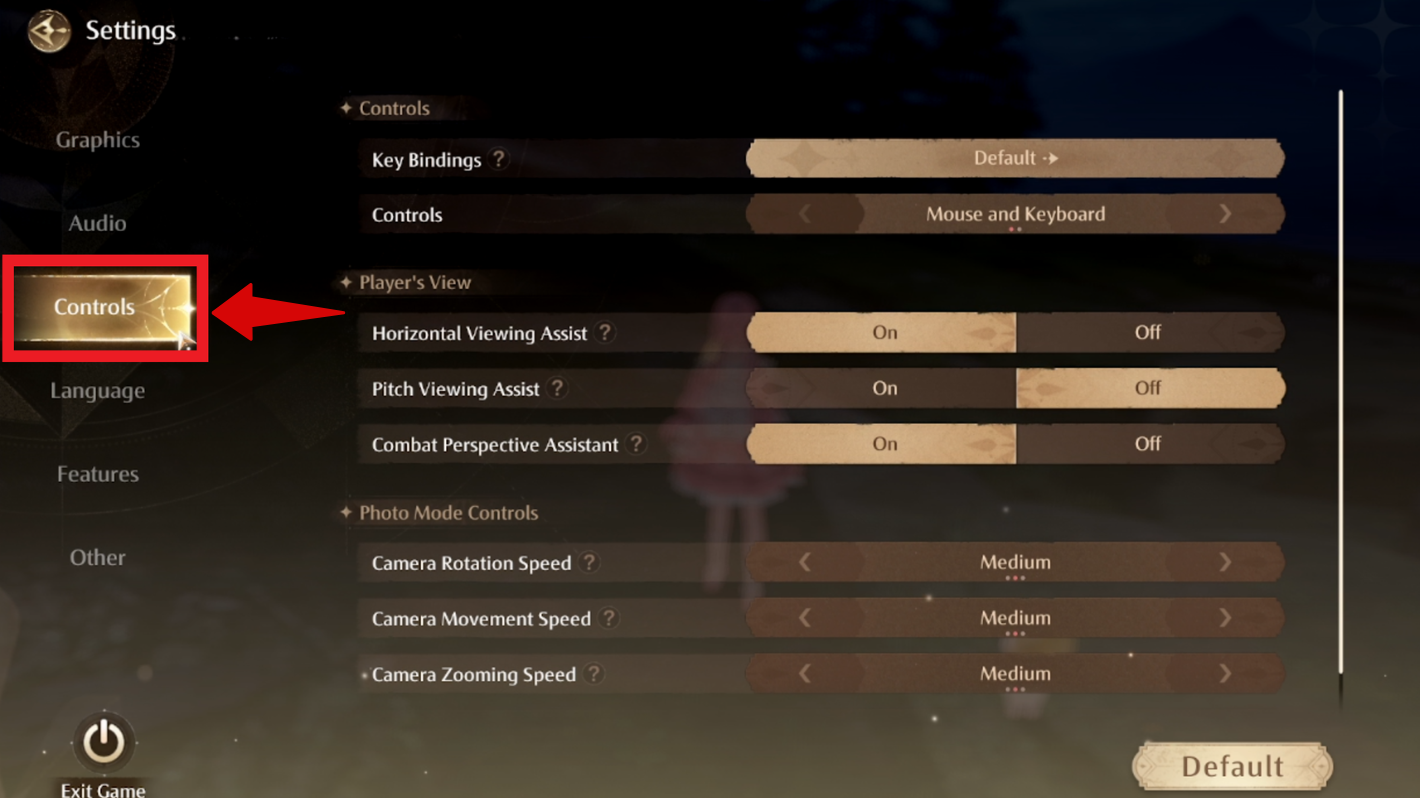Viewport: 1420px width, 798px height.
Task: Open the Audio settings tab
Action: click(97, 223)
